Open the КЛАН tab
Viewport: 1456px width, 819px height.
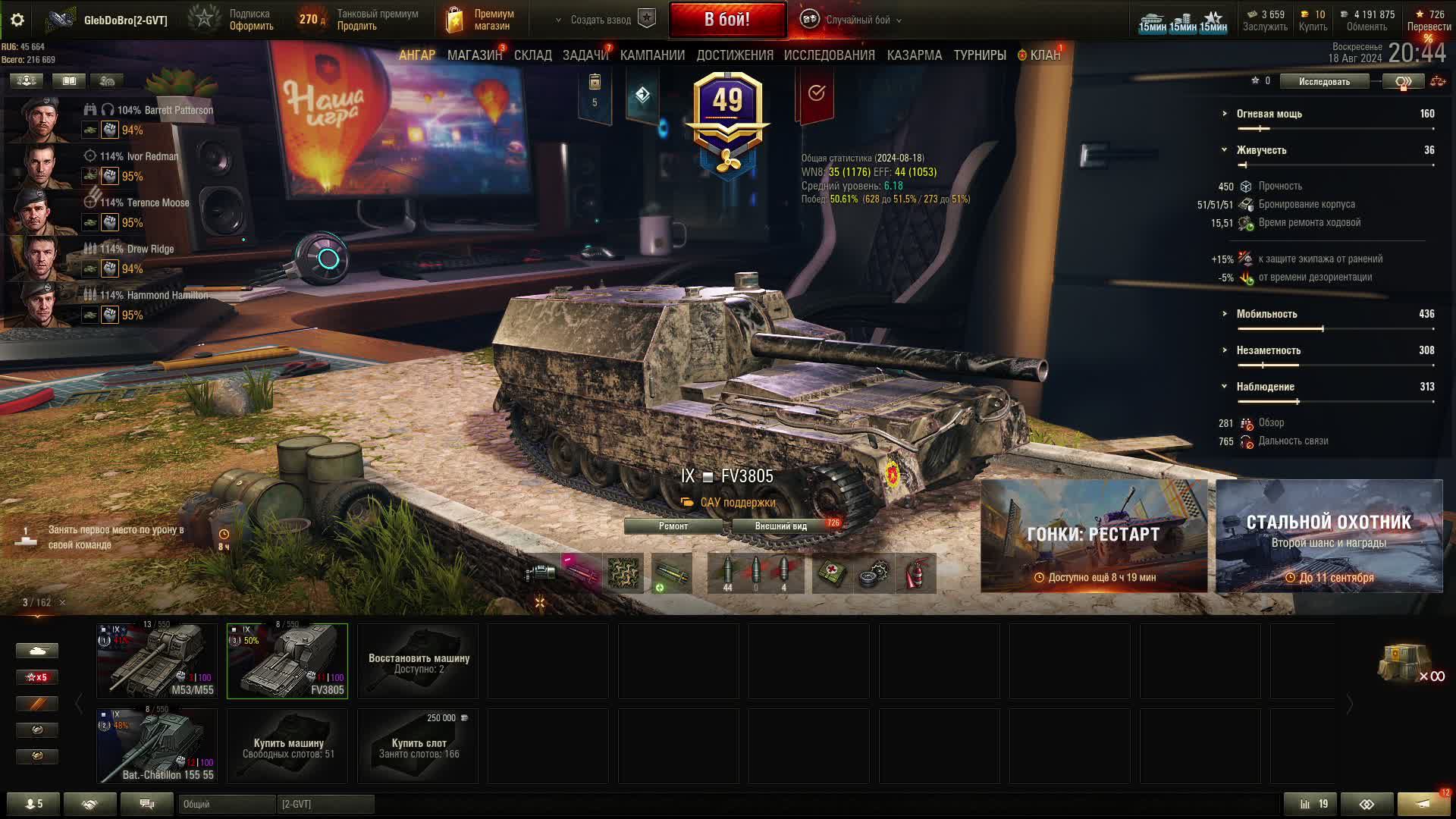click(x=1044, y=55)
